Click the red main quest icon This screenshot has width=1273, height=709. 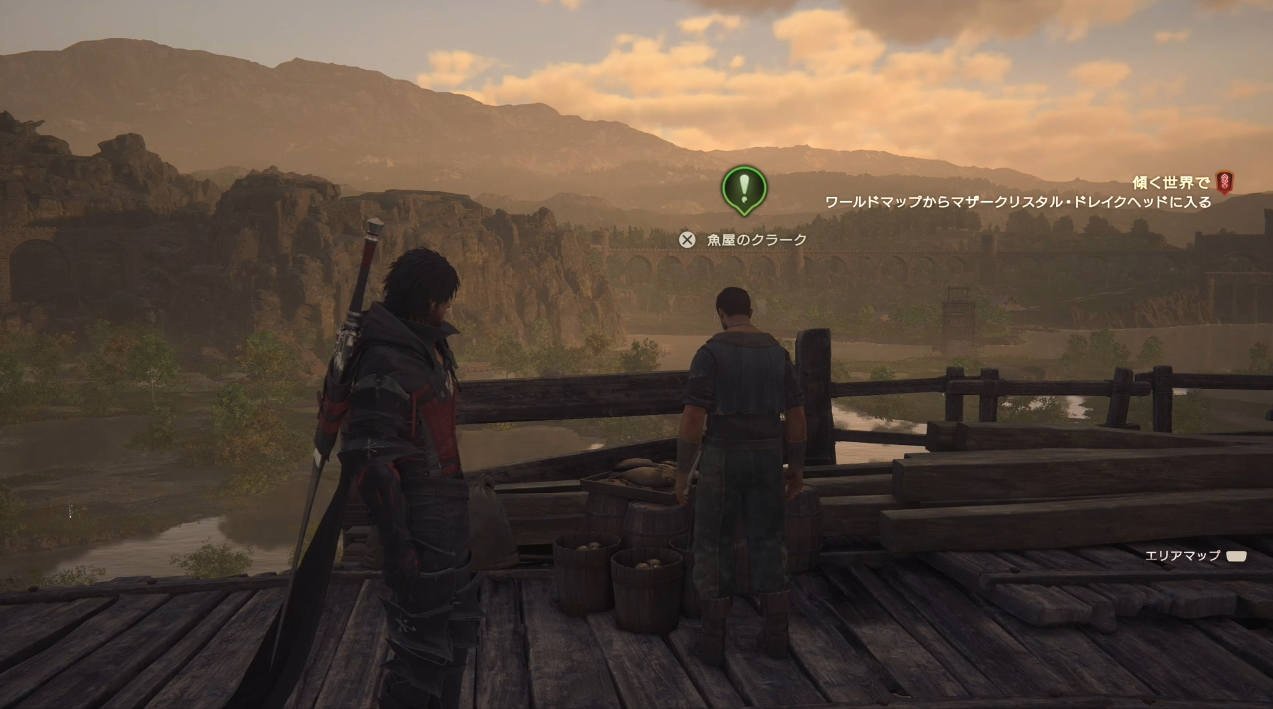tap(1225, 182)
